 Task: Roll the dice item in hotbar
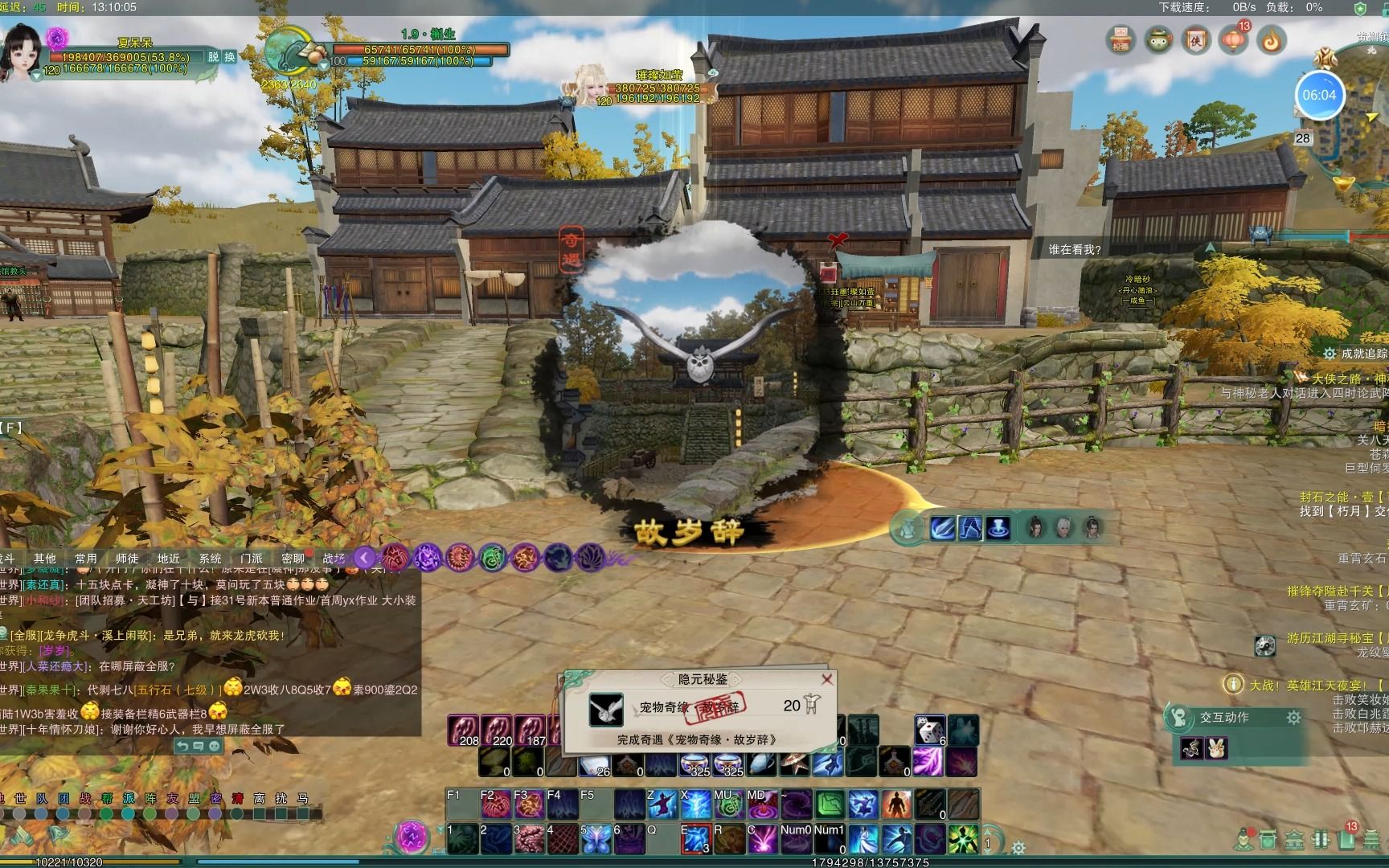coord(929,731)
